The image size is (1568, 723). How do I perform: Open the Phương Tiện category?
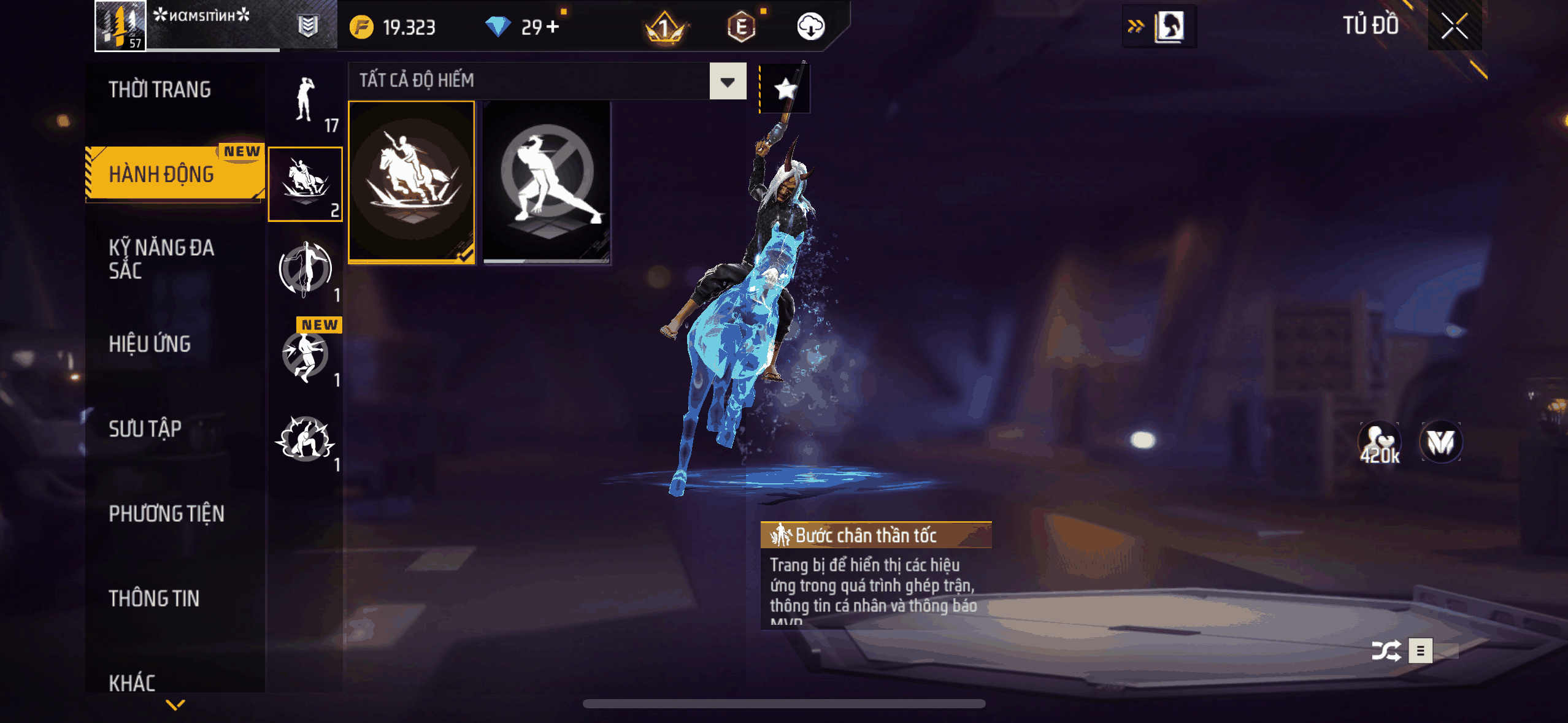[x=166, y=513]
